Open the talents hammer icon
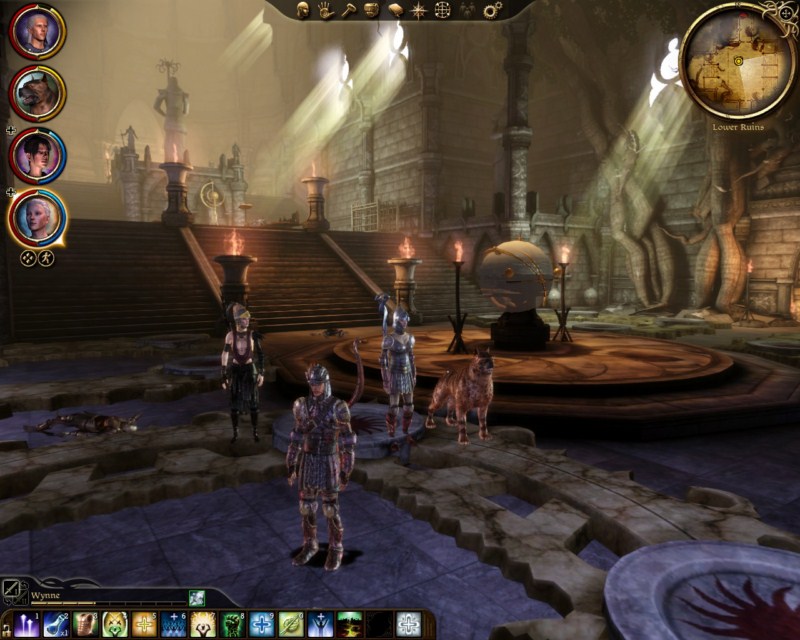 pyautogui.click(x=348, y=10)
